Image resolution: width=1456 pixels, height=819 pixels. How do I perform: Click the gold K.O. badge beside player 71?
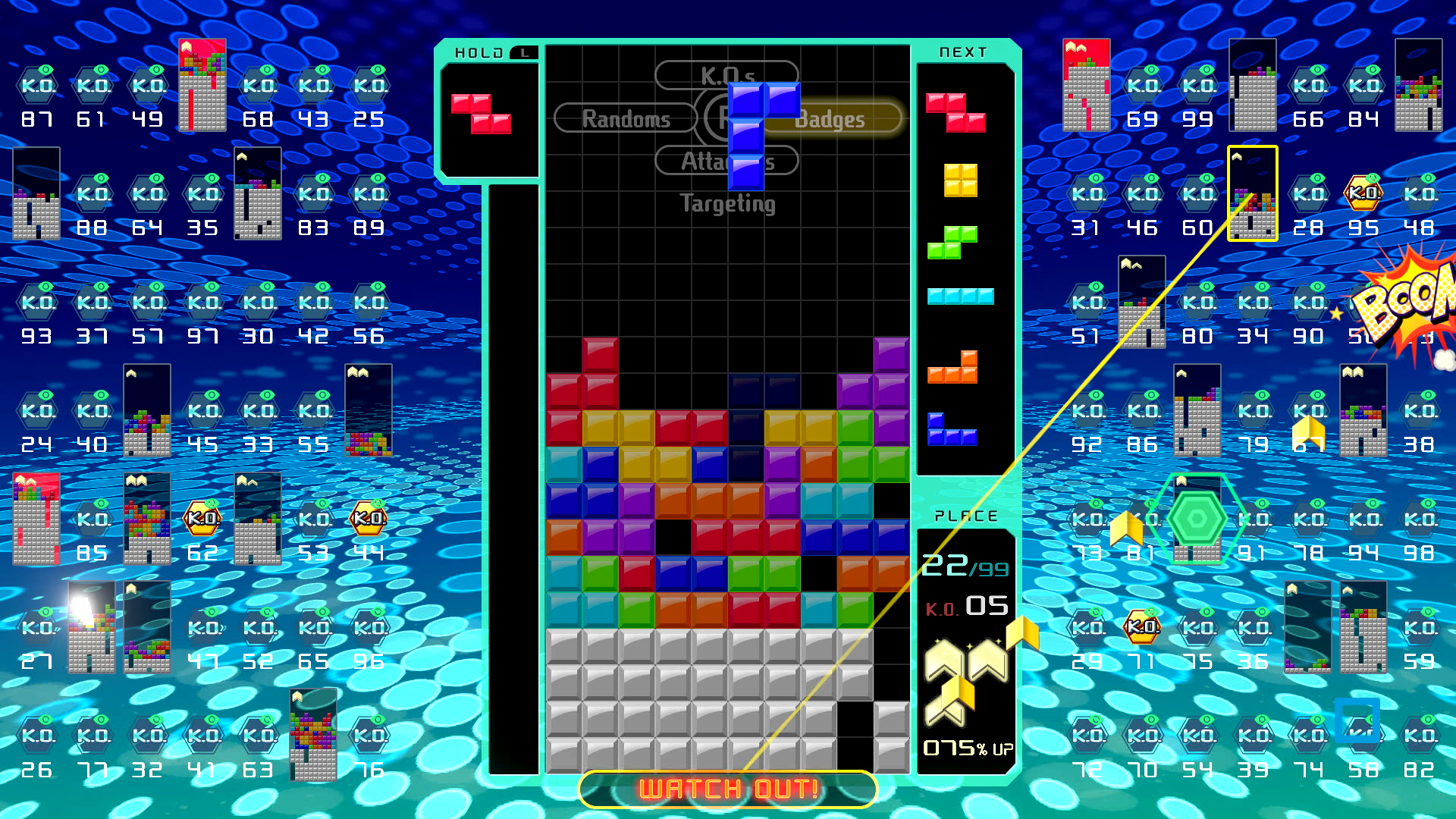click(1141, 626)
